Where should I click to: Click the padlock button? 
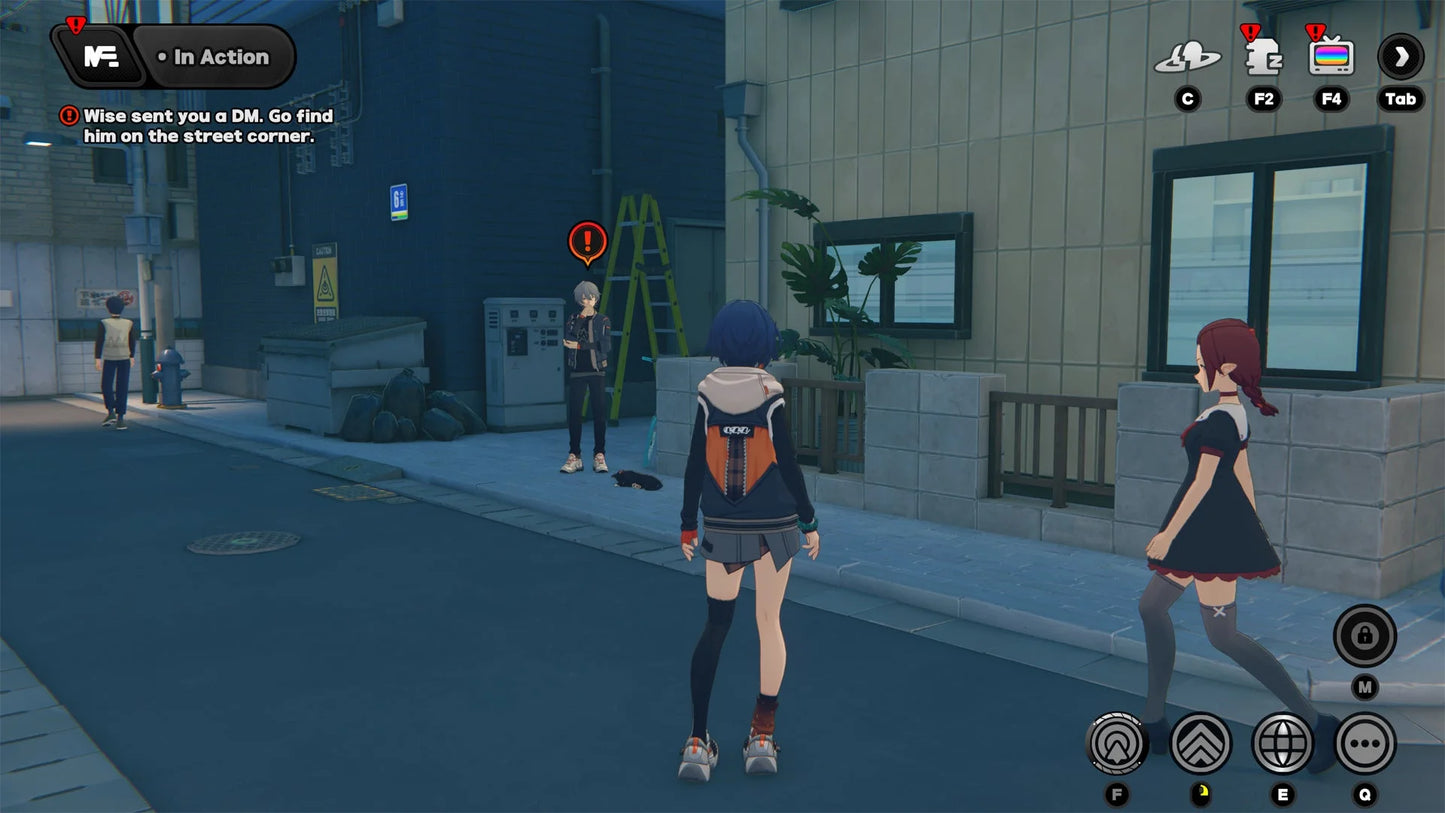pos(1364,635)
